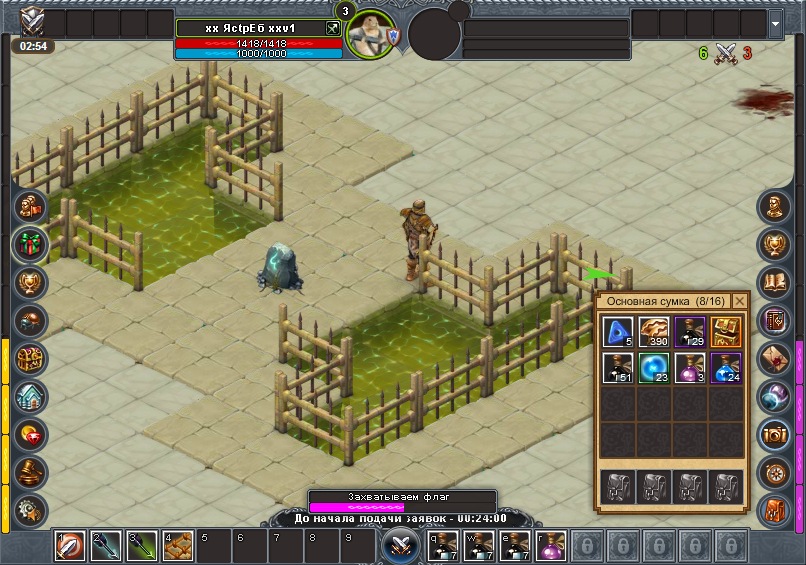Open the top-right dropdown arrow
The image size is (806, 565).
(776, 23)
